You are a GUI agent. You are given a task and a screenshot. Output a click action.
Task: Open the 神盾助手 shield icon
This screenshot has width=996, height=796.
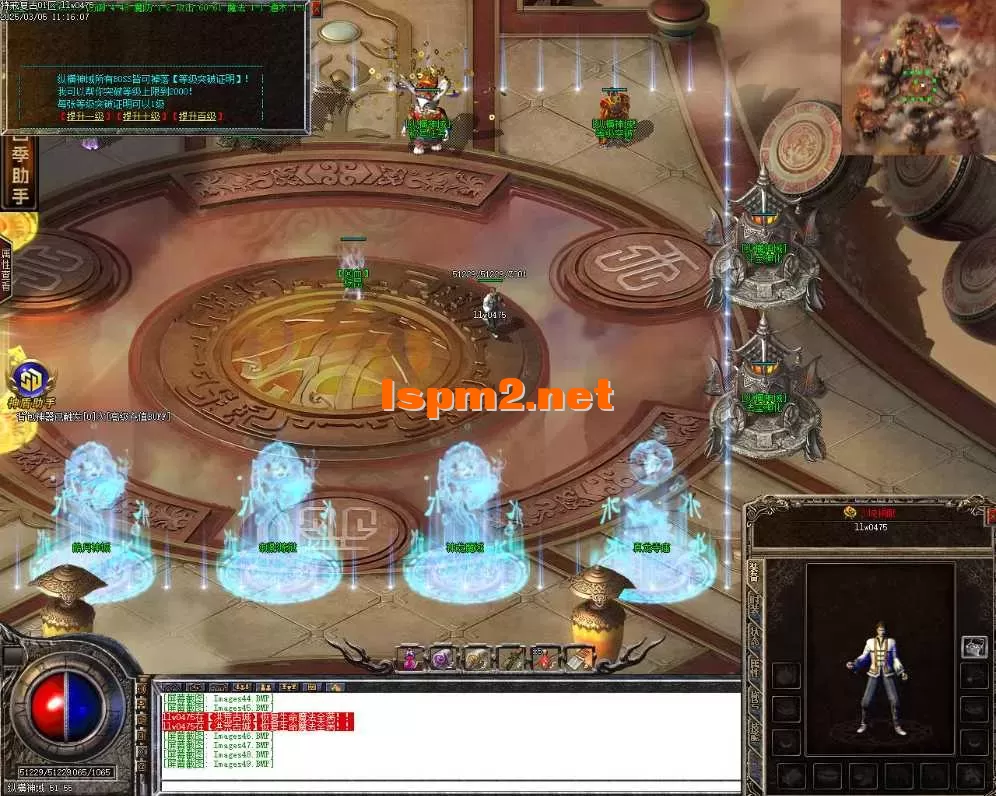click(30, 382)
